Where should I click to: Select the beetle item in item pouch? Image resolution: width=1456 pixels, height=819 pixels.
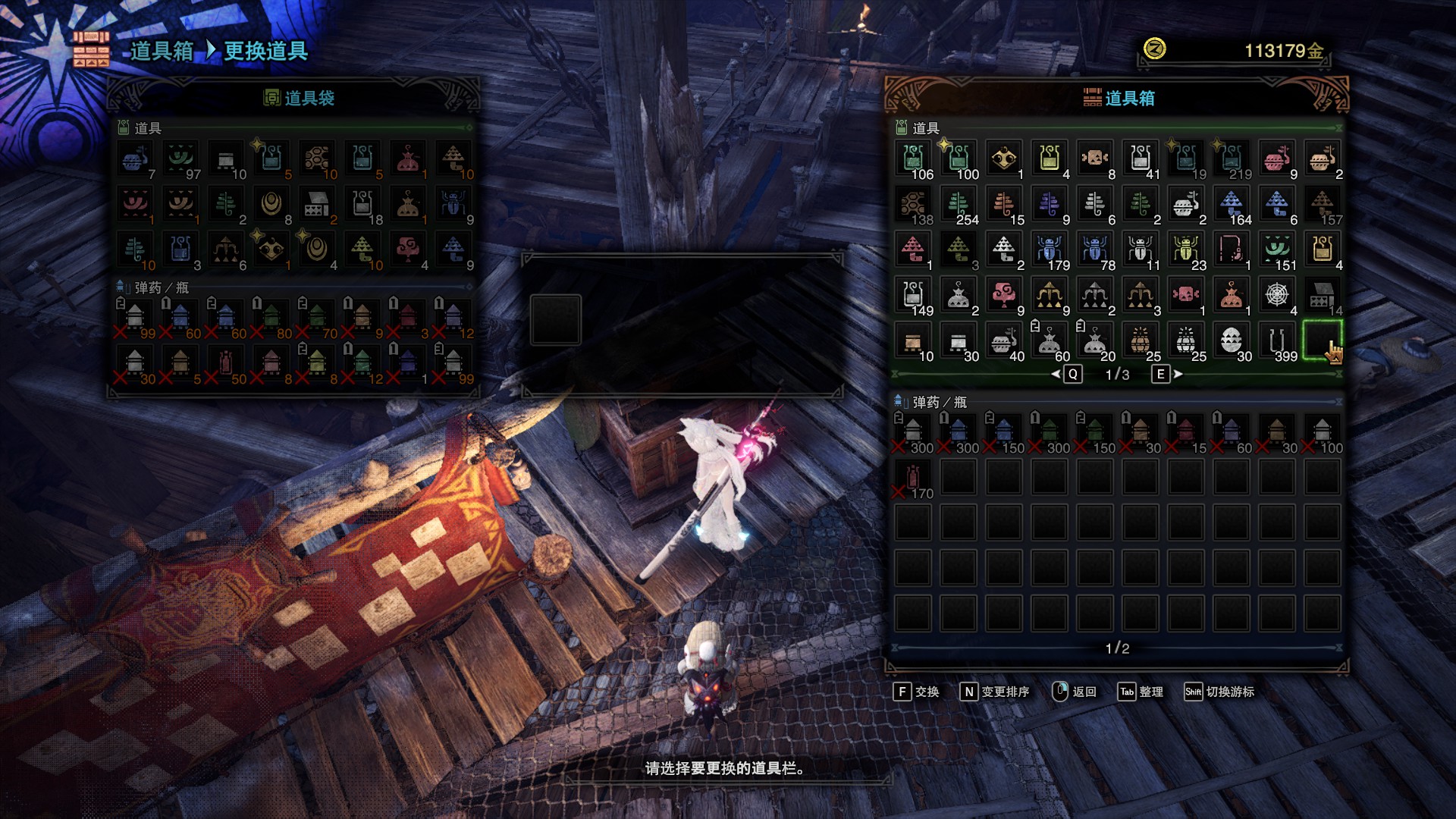(453, 206)
